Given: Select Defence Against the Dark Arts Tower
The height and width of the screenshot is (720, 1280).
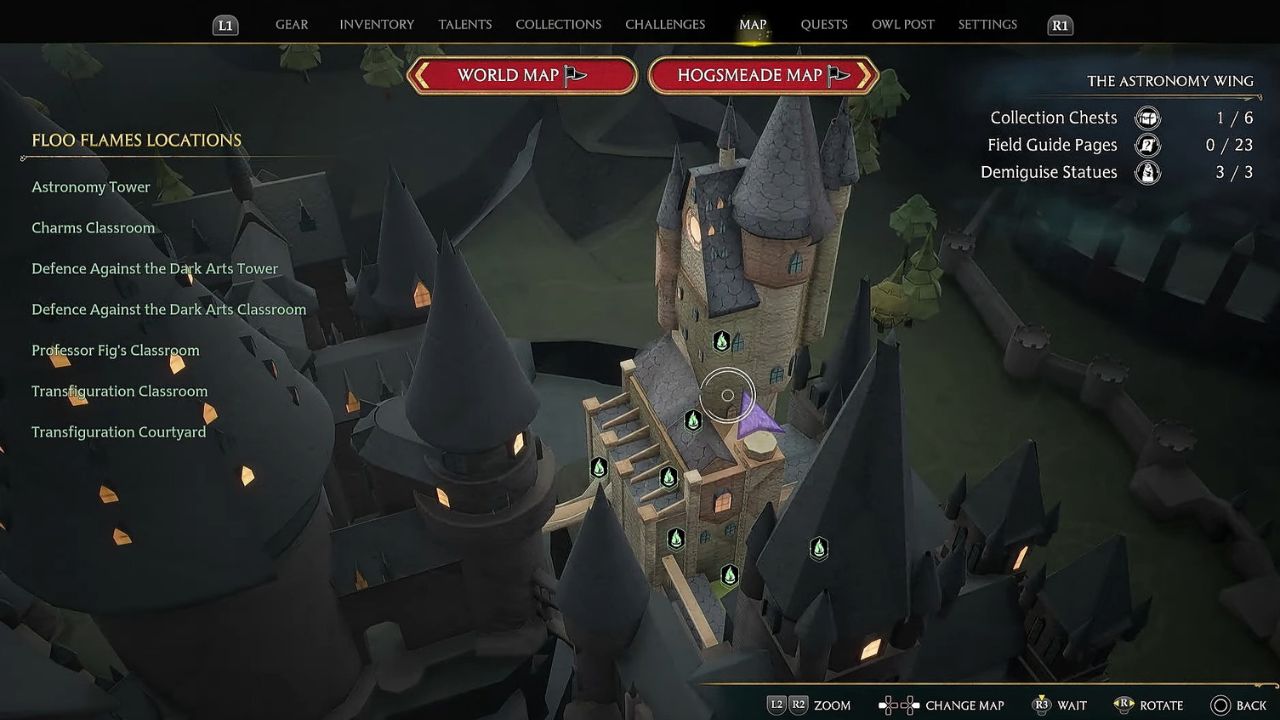Looking at the screenshot, I should 155,269.
